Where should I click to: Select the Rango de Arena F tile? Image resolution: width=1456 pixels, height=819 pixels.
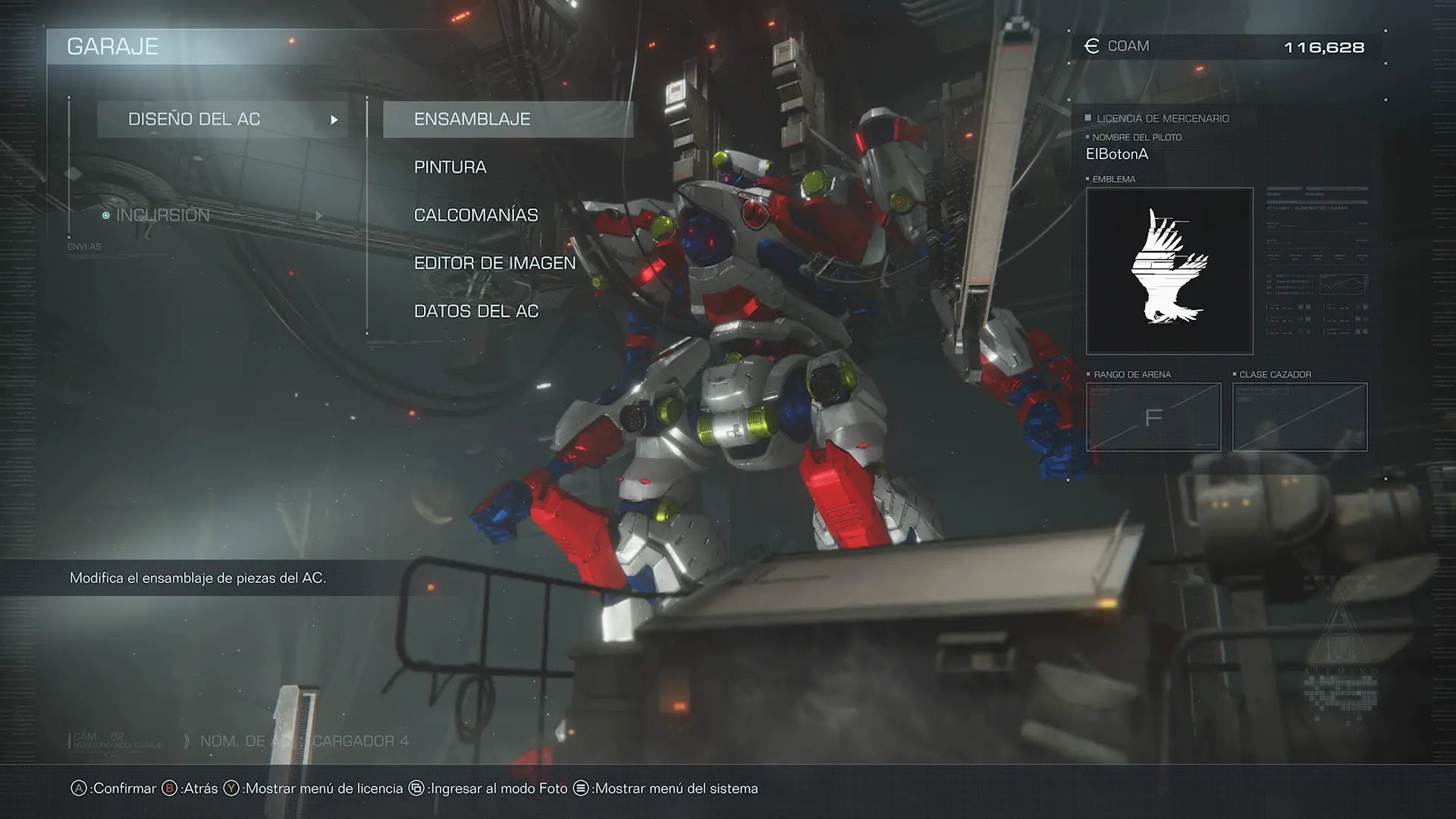click(1153, 417)
